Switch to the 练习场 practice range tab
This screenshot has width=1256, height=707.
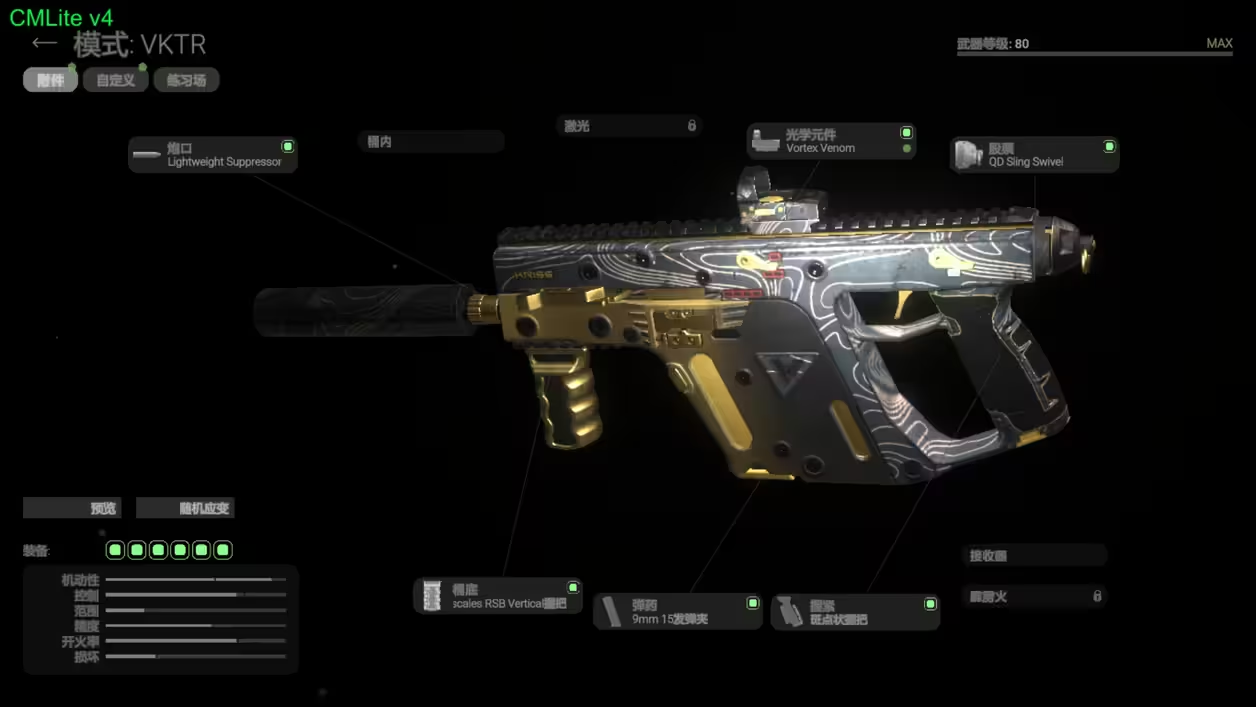coord(186,80)
